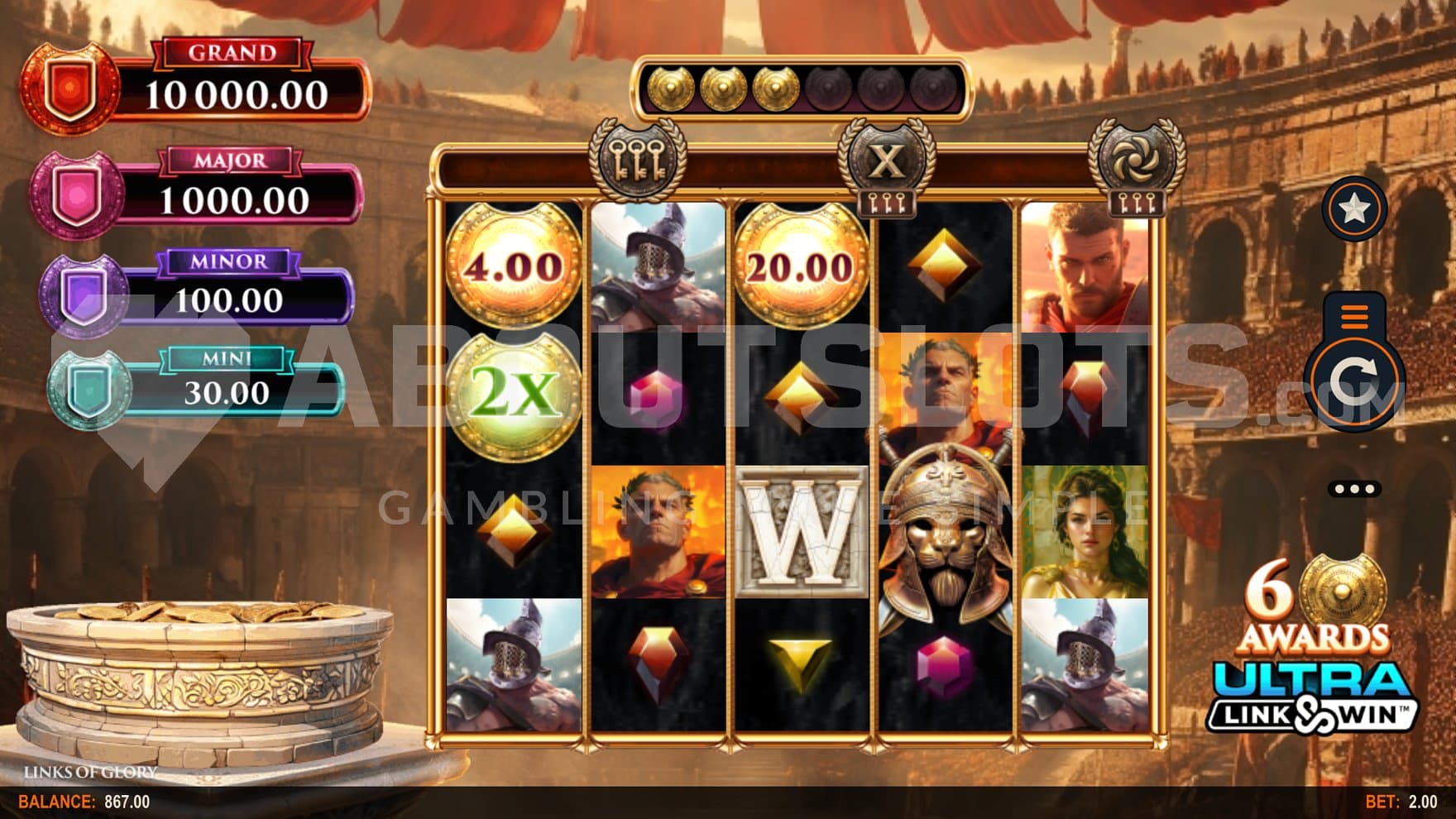Show more options via the three dots
This screenshot has width=1456, height=819.
coord(1354,489)
